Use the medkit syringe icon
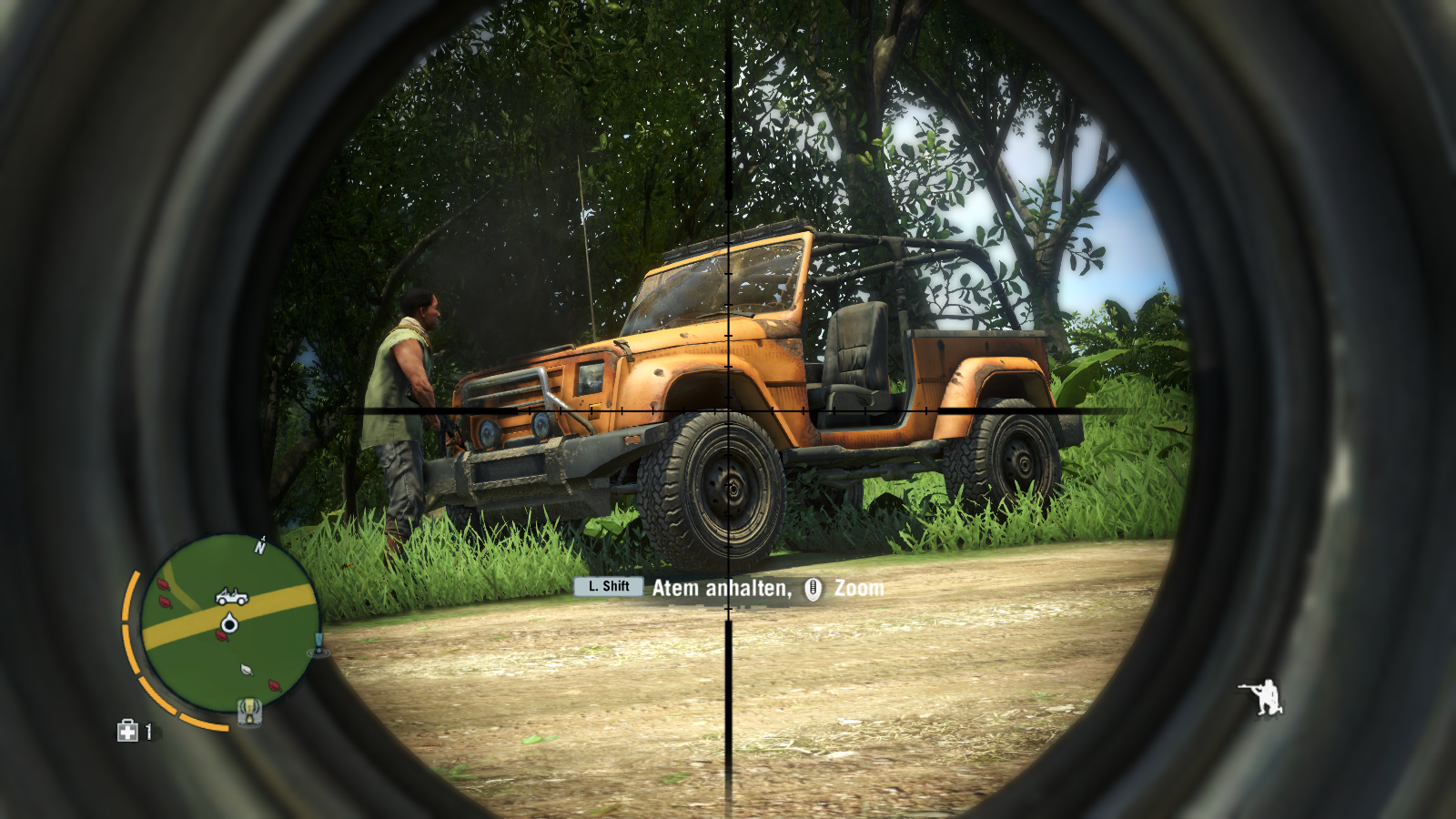The image size is (1456, 819). click(127, 731)
